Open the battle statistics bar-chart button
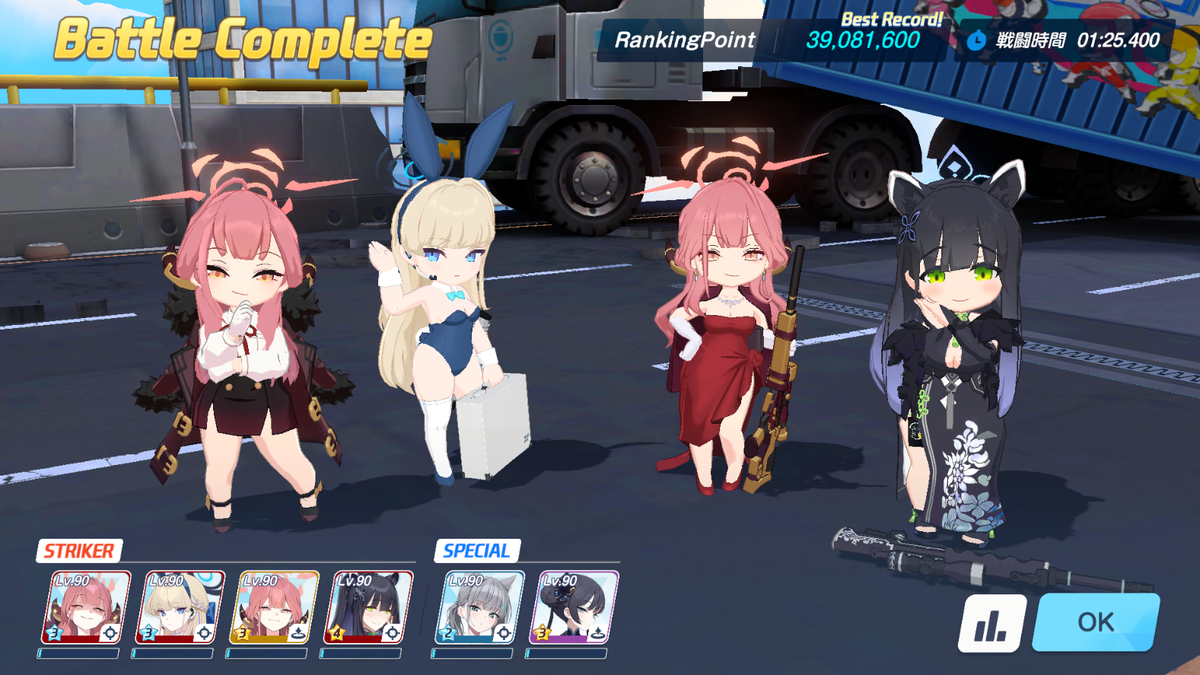Screen dimensions: 1200x675 point(992,623)
